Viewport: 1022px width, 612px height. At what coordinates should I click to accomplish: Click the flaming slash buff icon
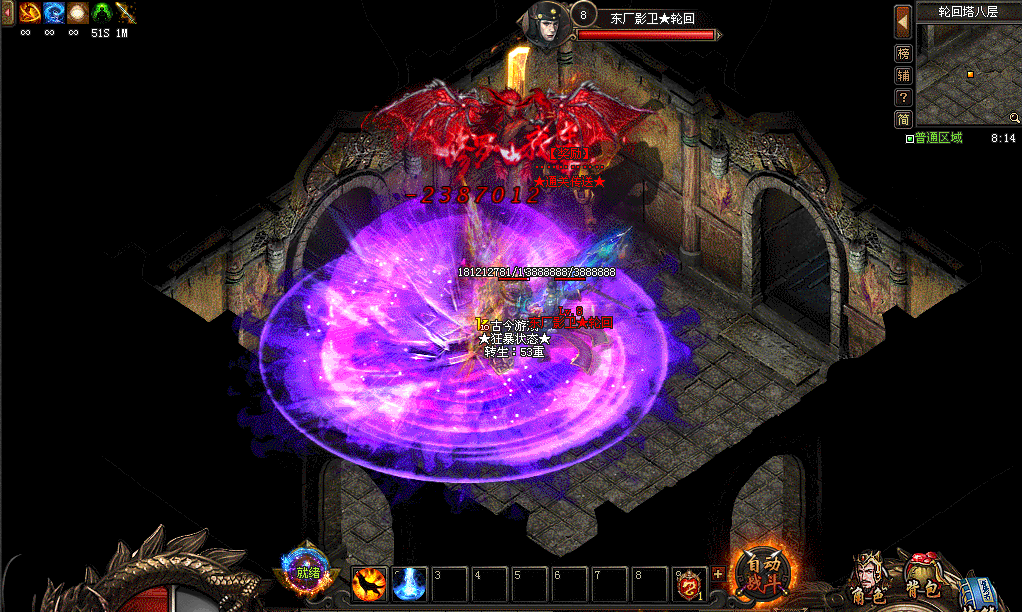point(27,13)
